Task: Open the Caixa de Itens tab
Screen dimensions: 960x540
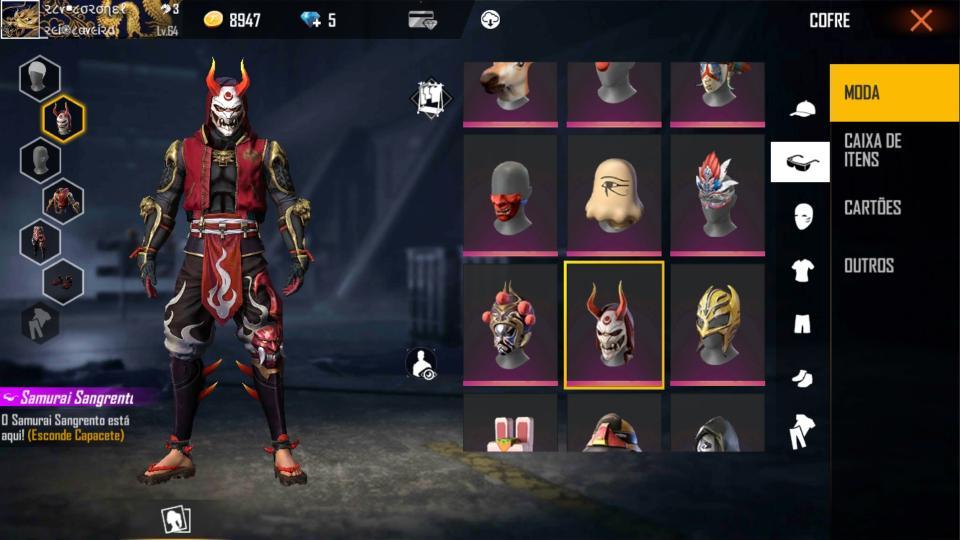Action: click(893, 150)
